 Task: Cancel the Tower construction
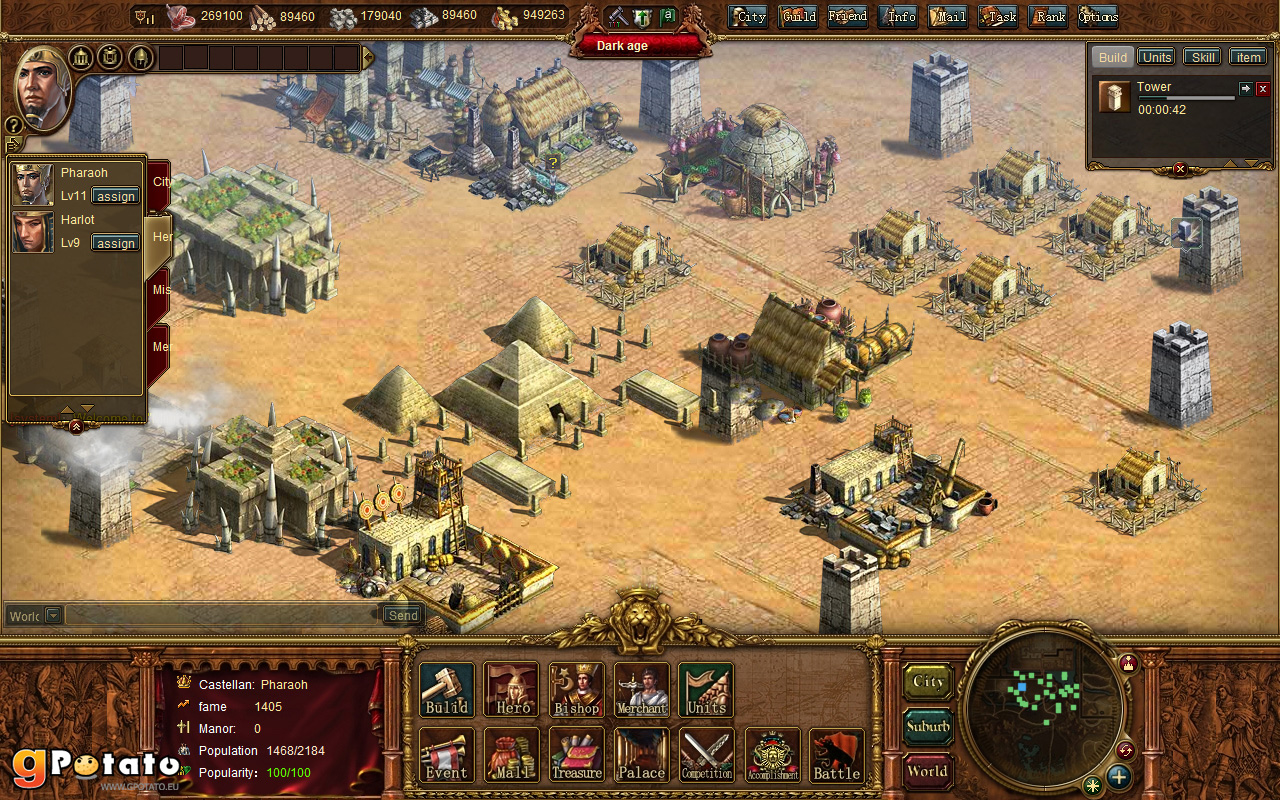tap(1262, 89)
